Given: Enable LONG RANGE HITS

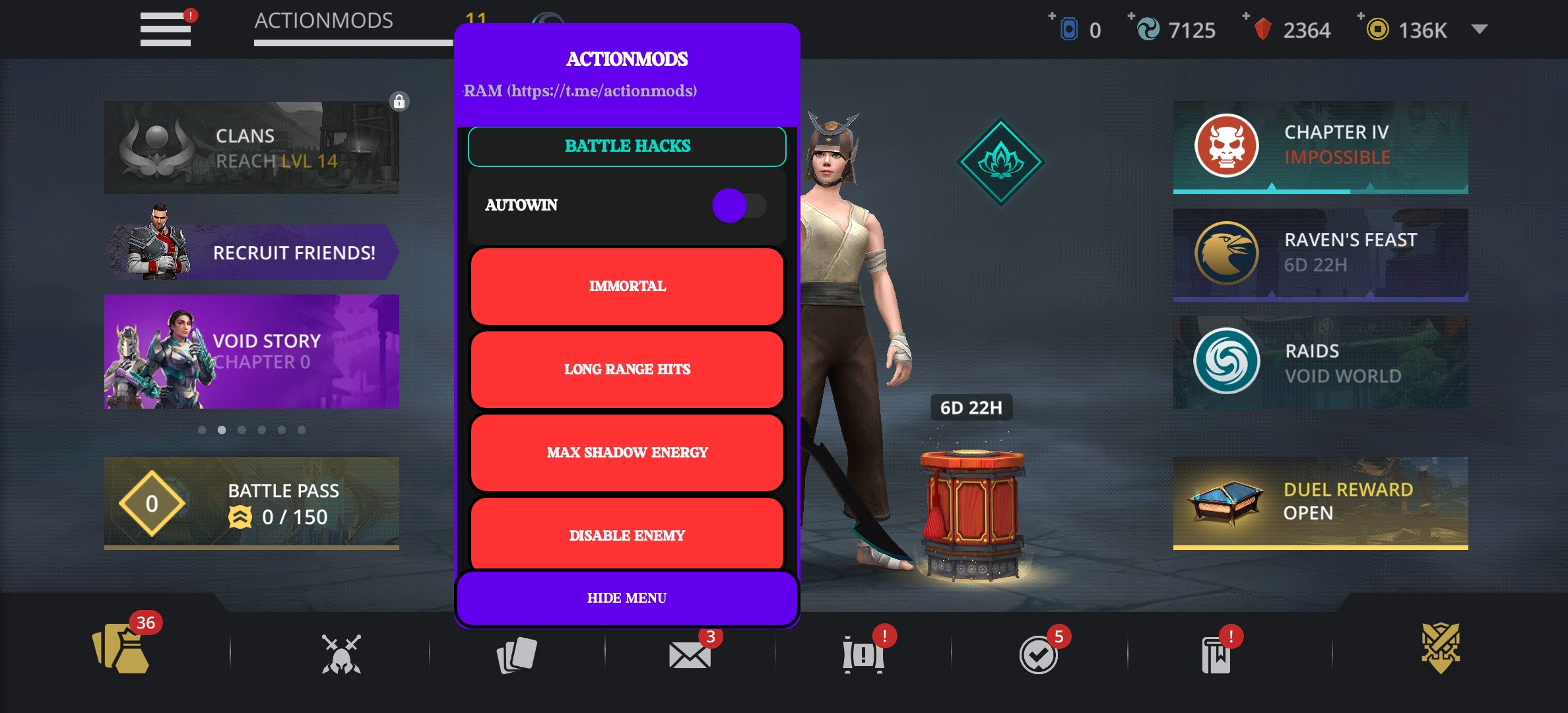Looking at the screenshot, I should point(627,370).
